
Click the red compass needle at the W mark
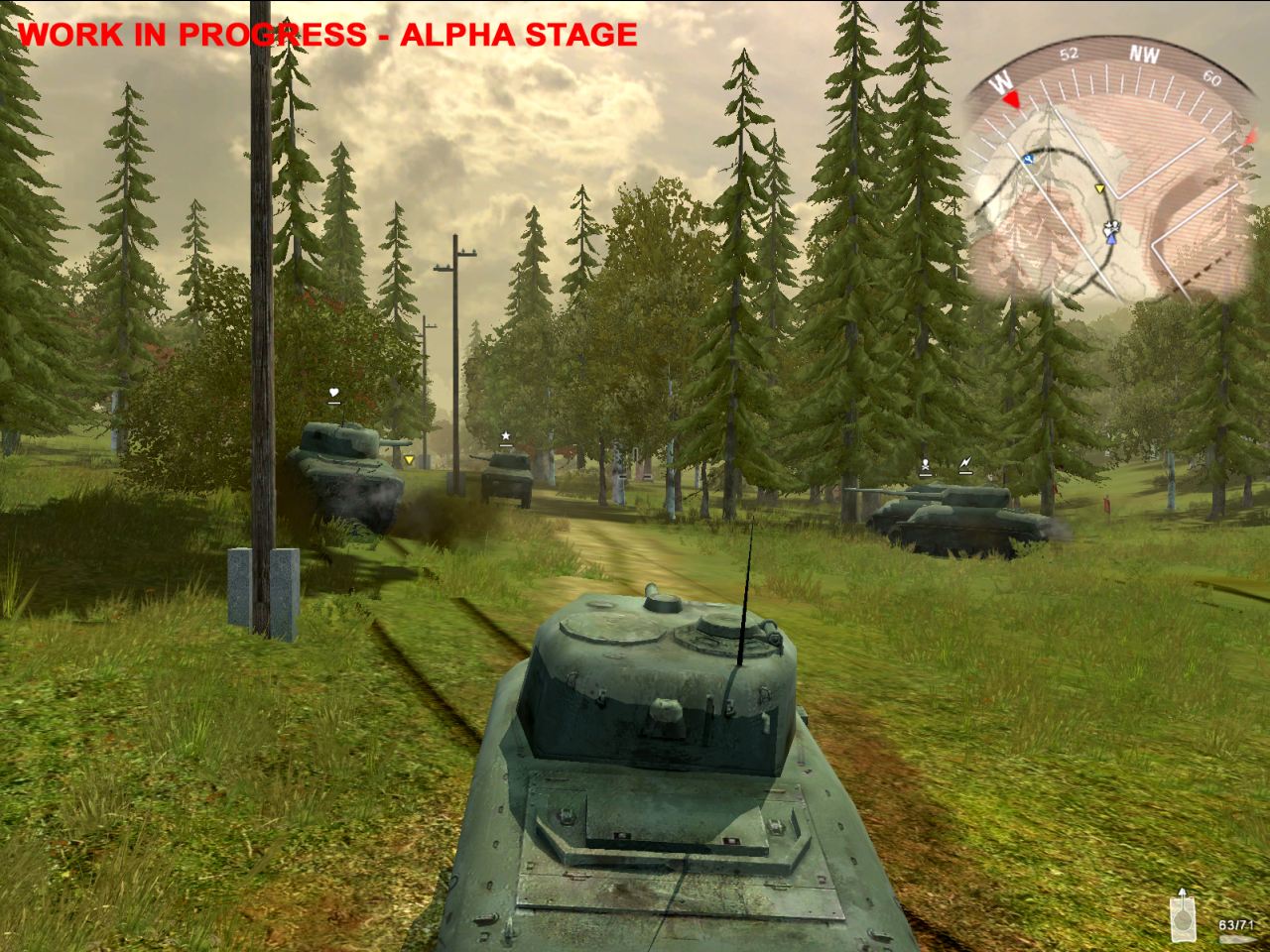1013,99
